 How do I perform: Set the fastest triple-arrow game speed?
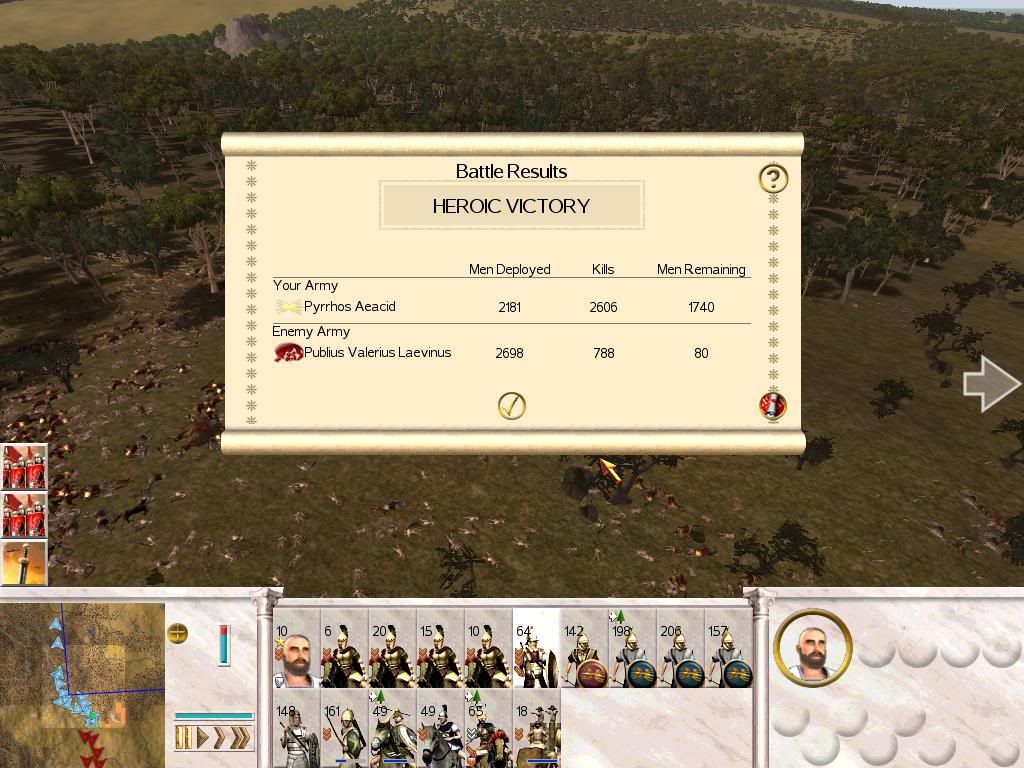[x=240, y=739]
